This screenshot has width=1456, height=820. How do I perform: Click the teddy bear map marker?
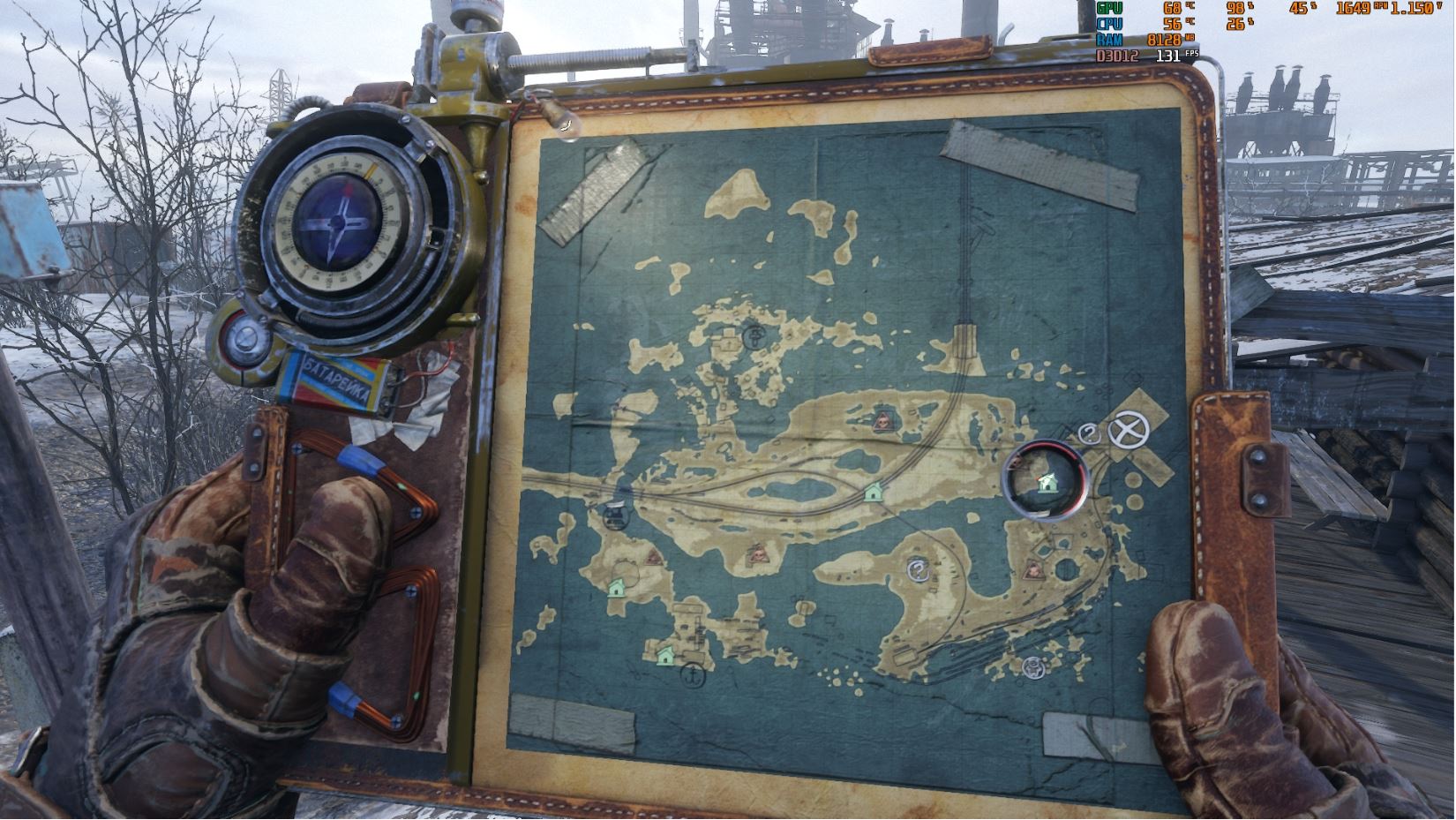[x=1032, y=666]
